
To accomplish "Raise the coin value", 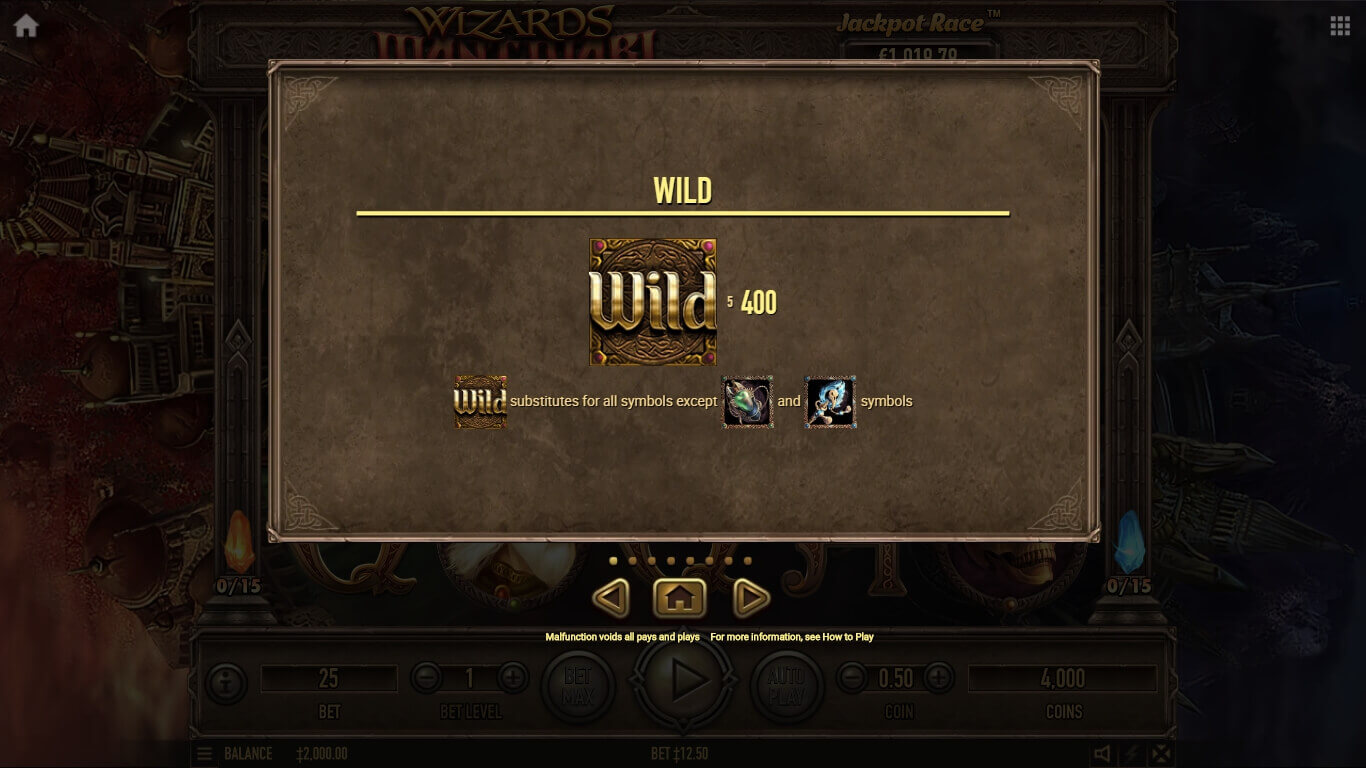I will point(938,678).
